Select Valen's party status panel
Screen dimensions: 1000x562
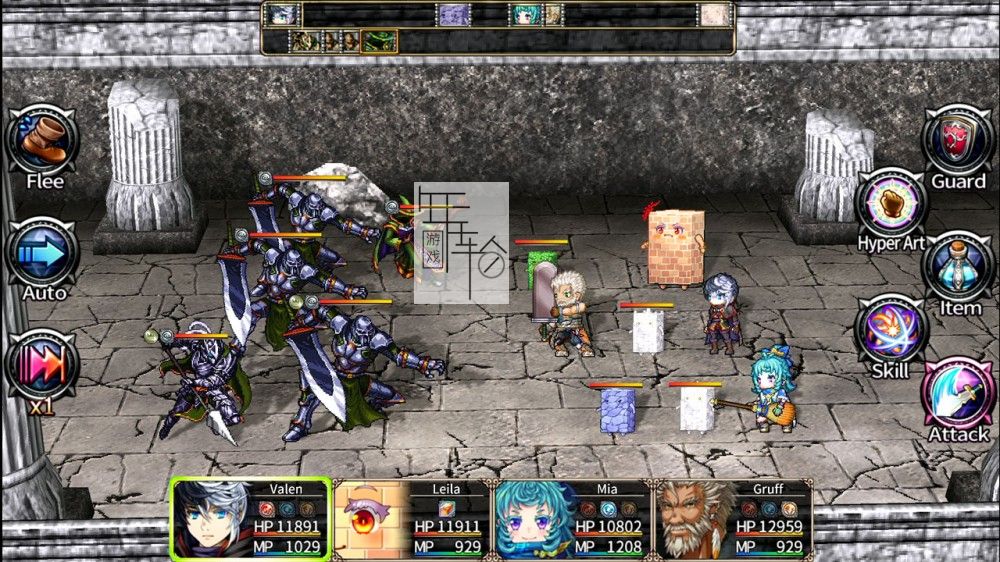click(x=250, y=518)
